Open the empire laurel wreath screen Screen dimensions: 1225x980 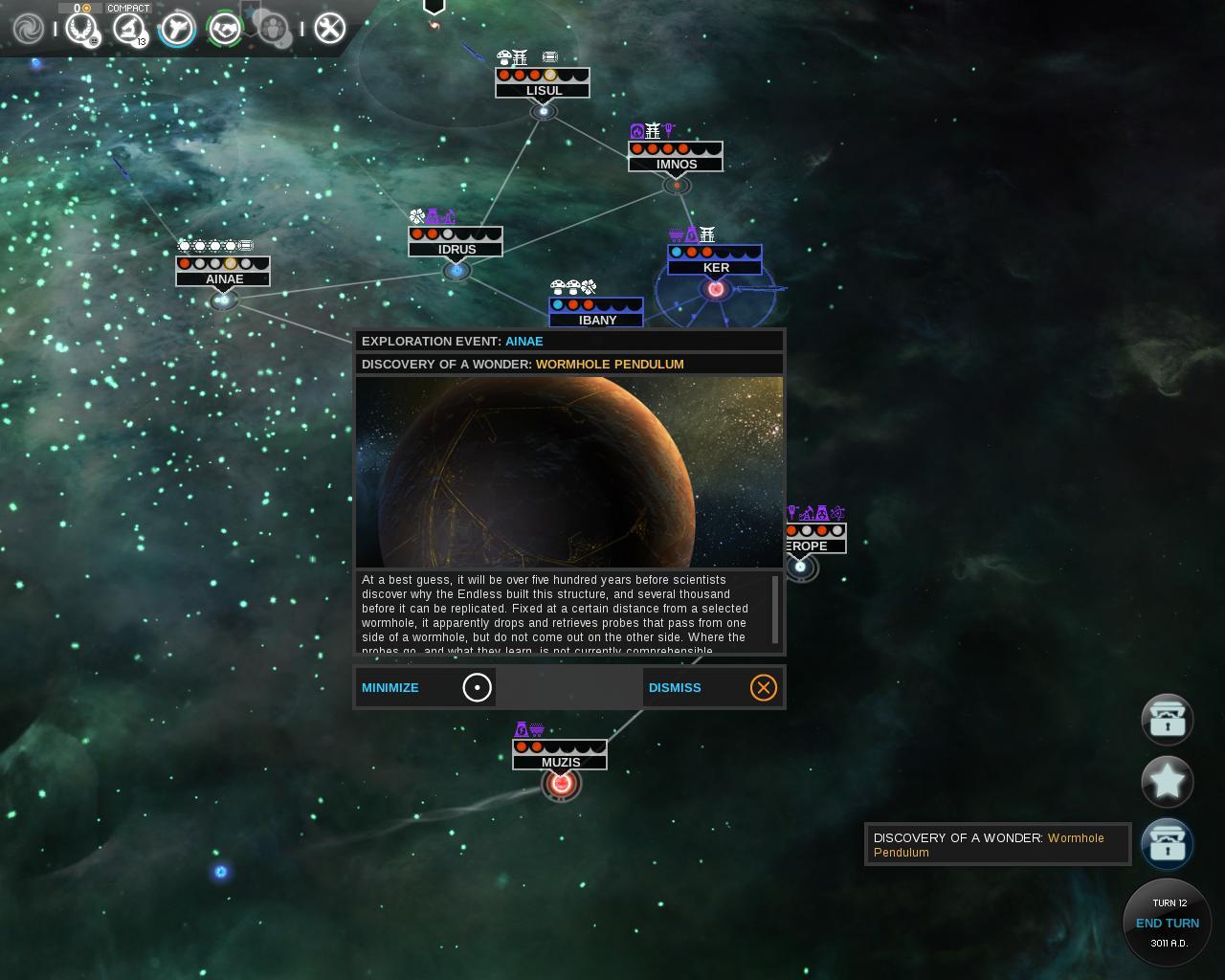[81, 29]
